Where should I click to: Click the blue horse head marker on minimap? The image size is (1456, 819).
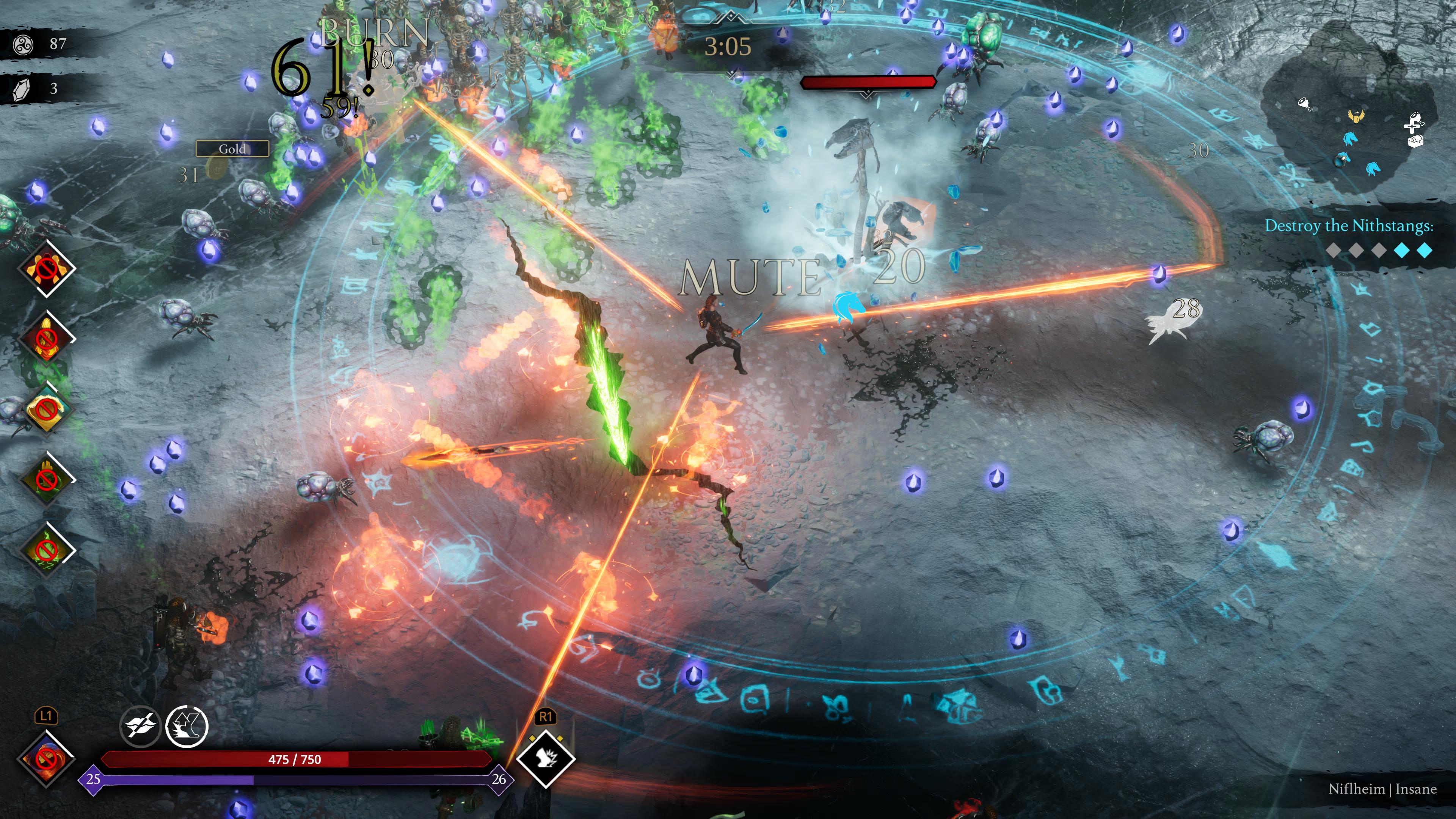click(1351, 140)
